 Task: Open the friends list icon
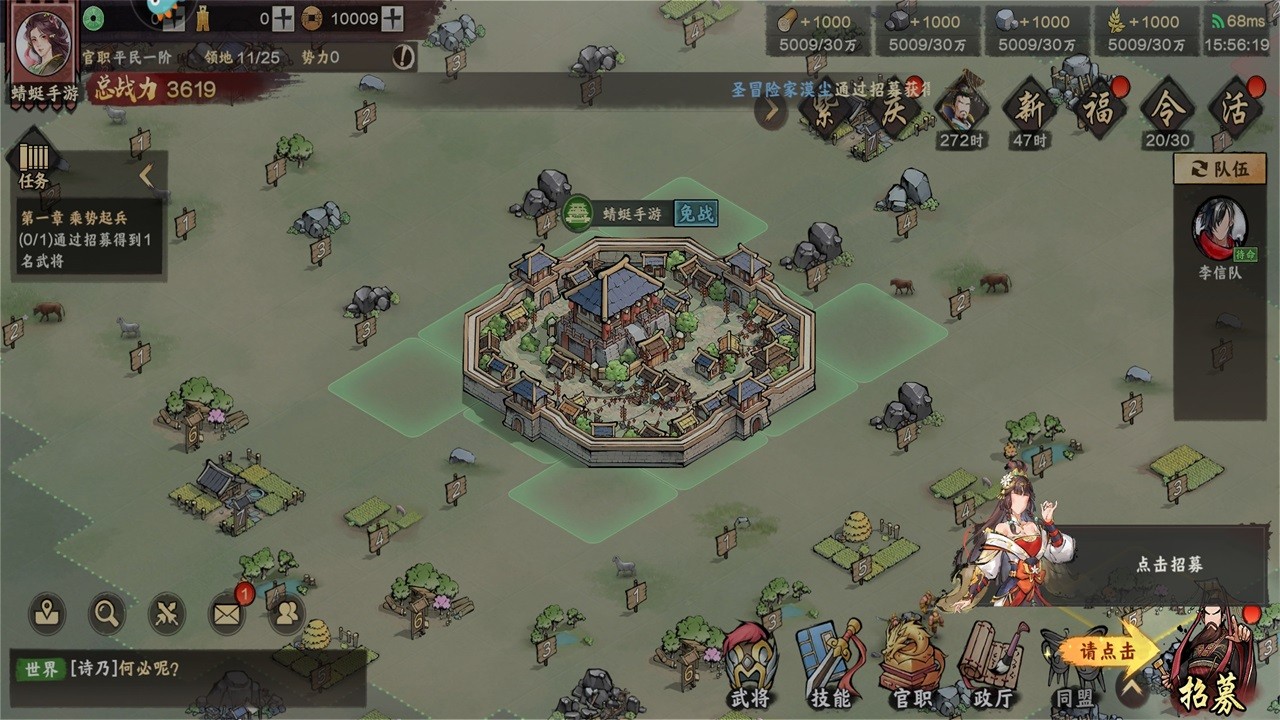(x=287, y=613)
